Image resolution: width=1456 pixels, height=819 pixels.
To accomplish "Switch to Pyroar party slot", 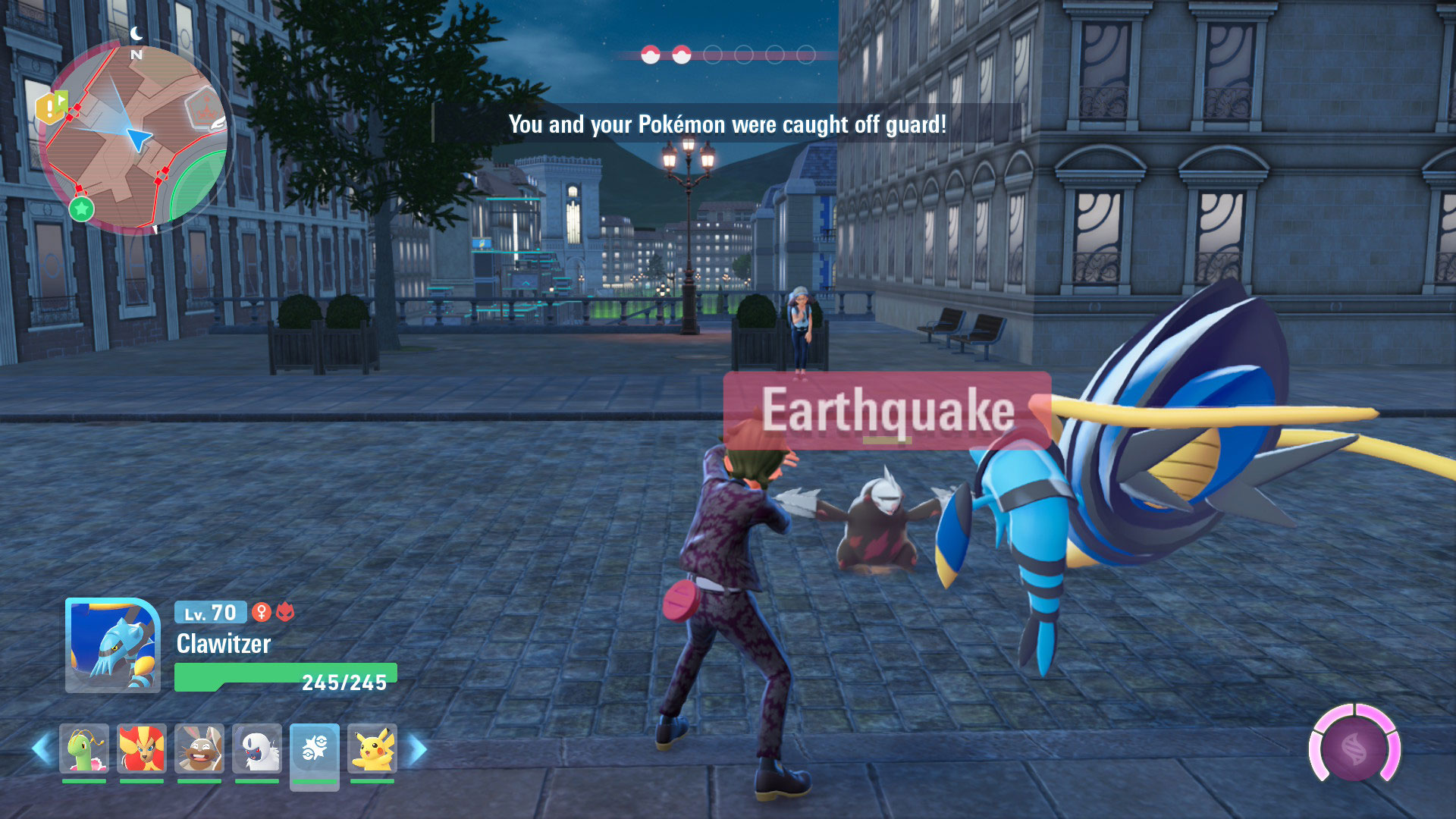I will point(142,748).
